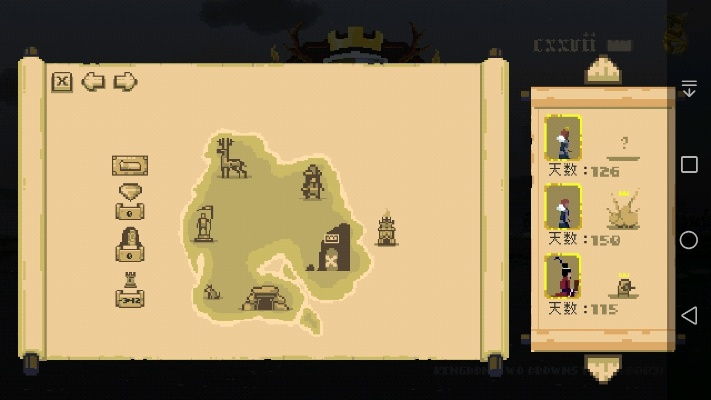Go to the next island with right arrow

[125, 82]
